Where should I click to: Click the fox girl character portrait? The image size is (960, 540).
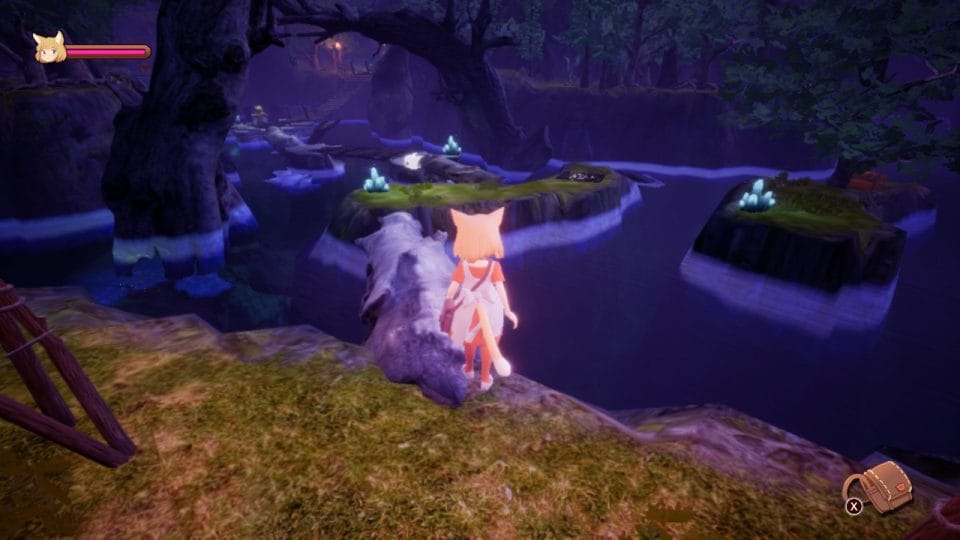[x=49, y=48]
